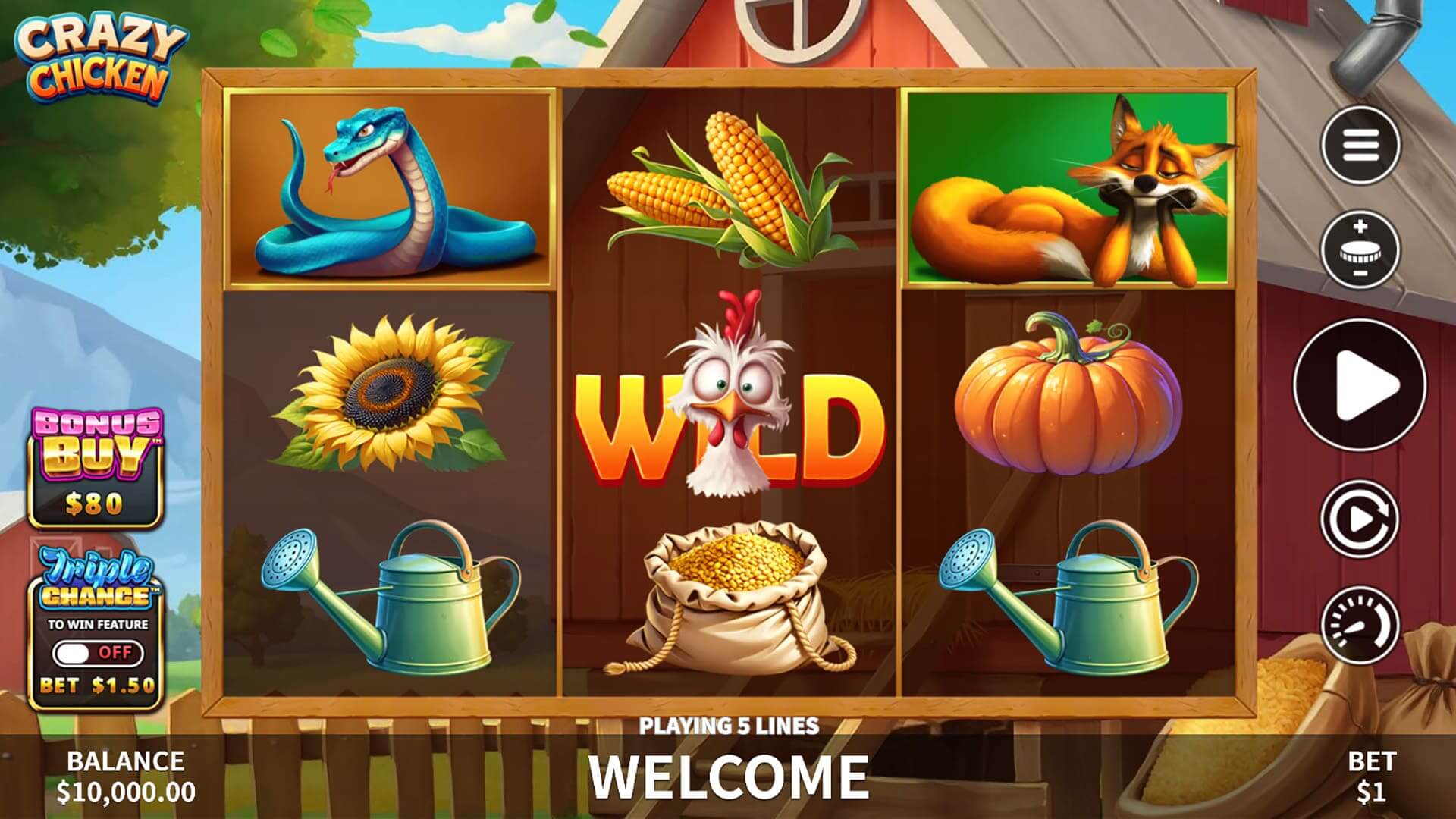Increase bet with the plus symbol
1456x819 pixels.
click(1362, 225)
